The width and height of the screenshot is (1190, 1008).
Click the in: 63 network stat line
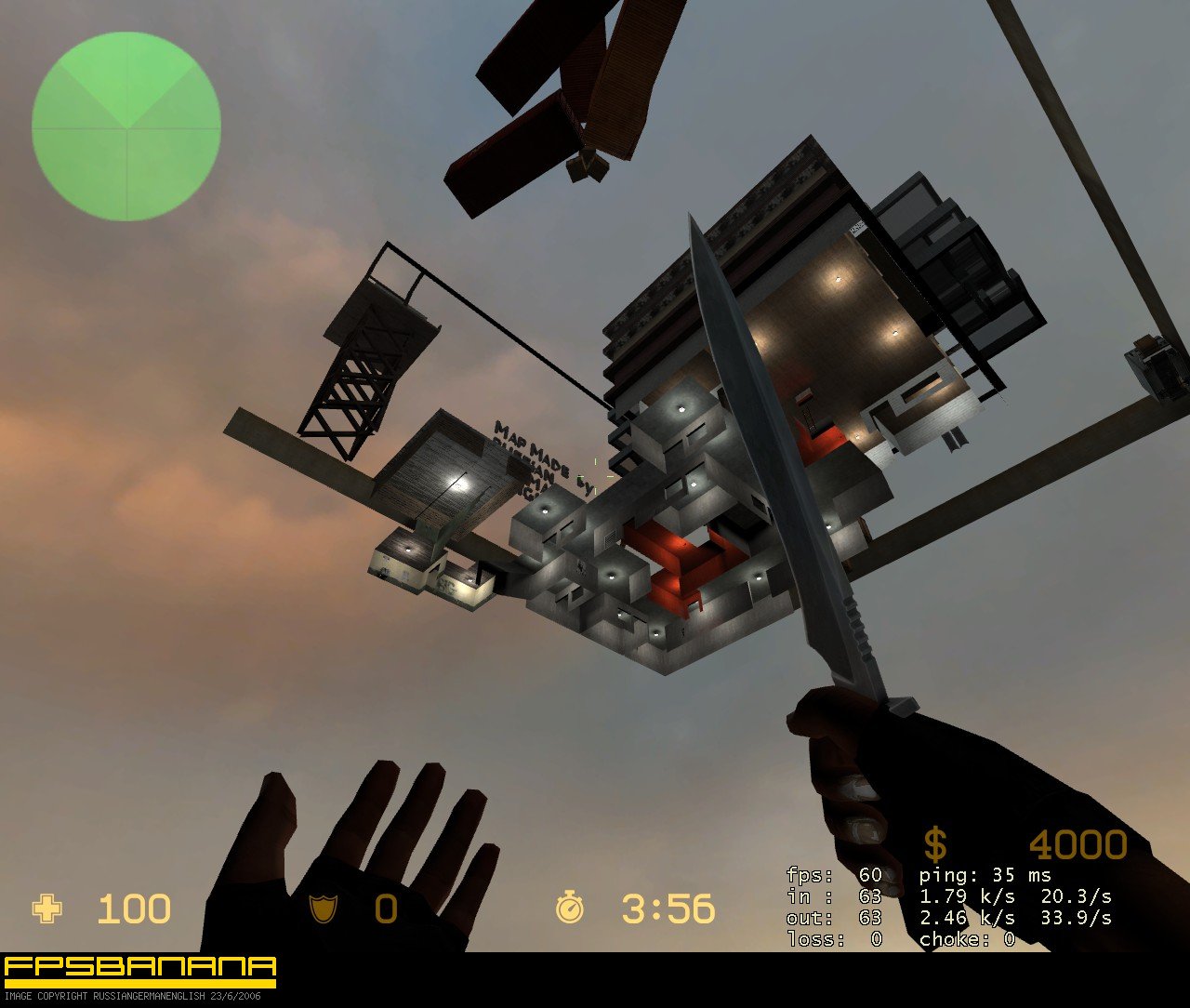click(832, 896)
